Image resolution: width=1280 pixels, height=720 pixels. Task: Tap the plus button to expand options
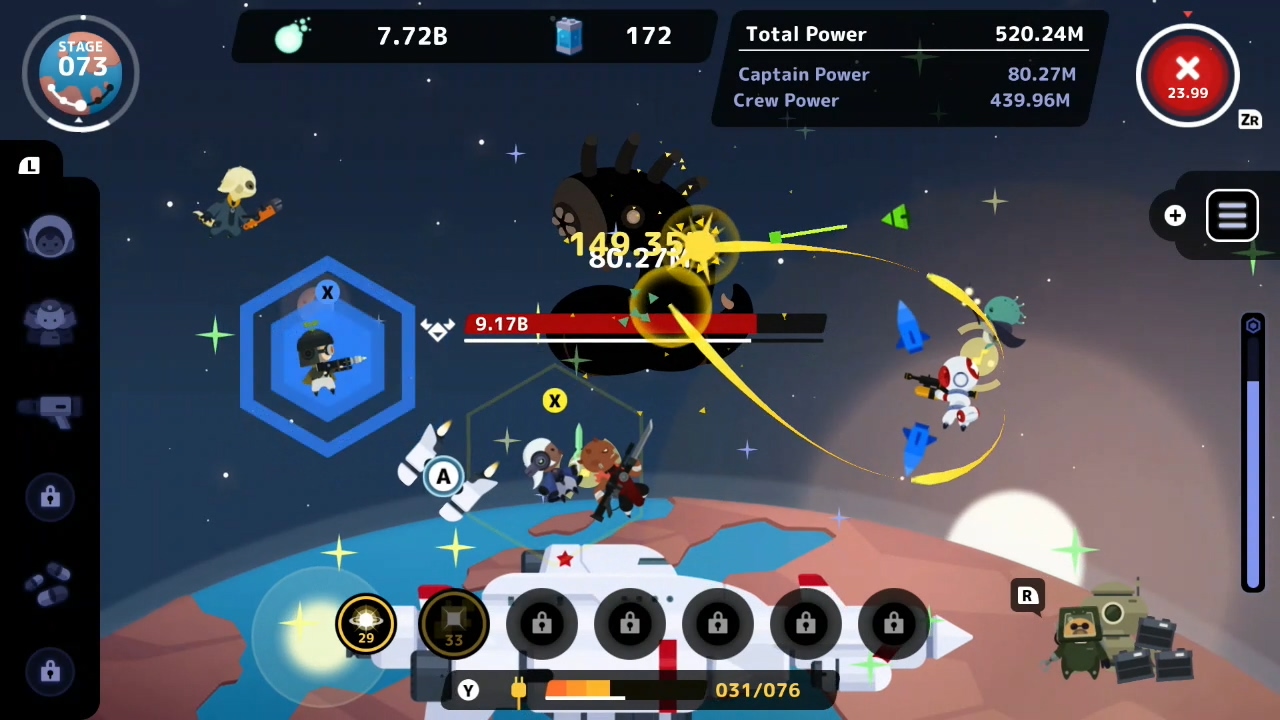(1175, 215)
